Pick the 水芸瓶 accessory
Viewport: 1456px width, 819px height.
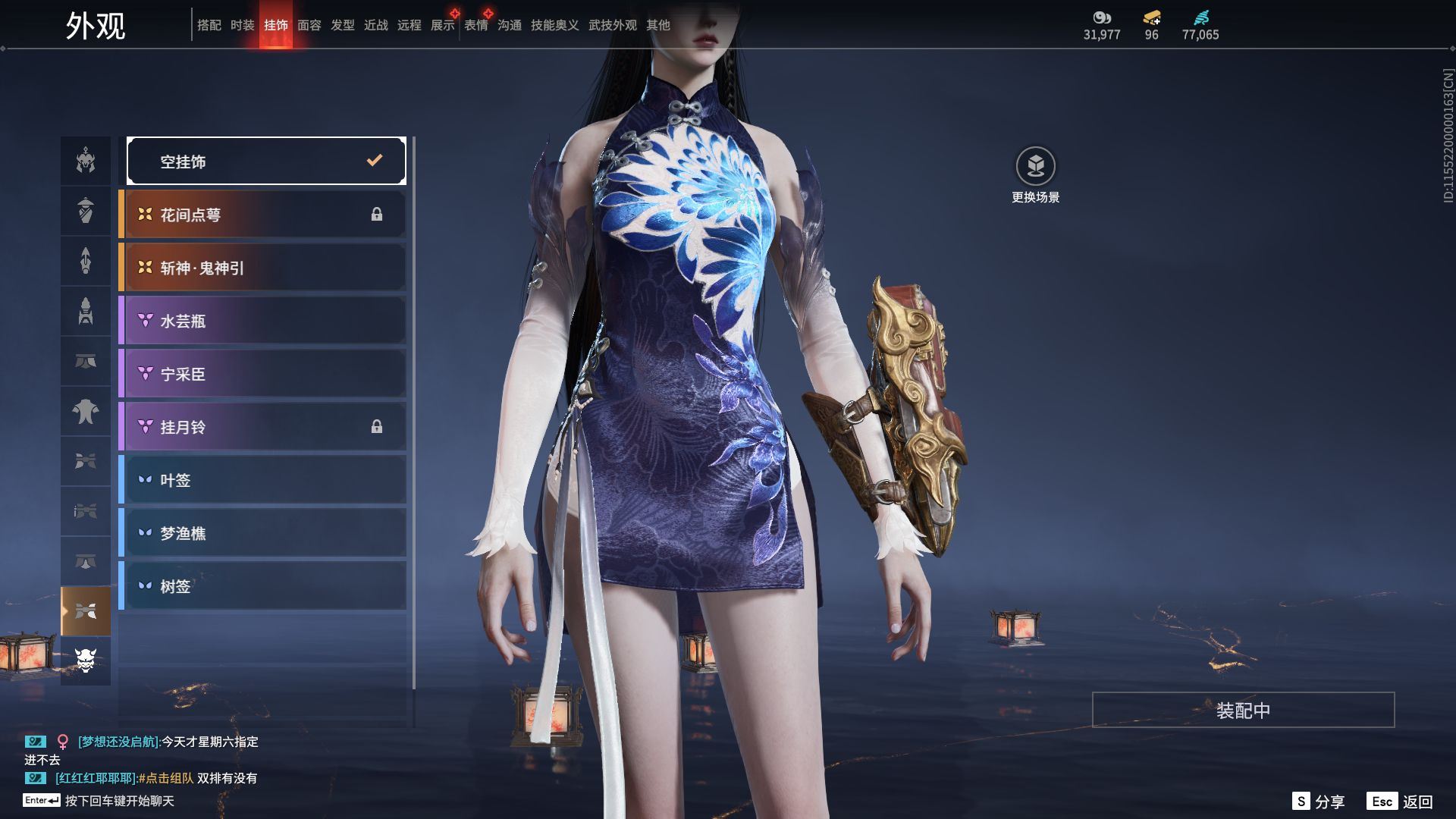pyautogui.click(x=262, y=321)
